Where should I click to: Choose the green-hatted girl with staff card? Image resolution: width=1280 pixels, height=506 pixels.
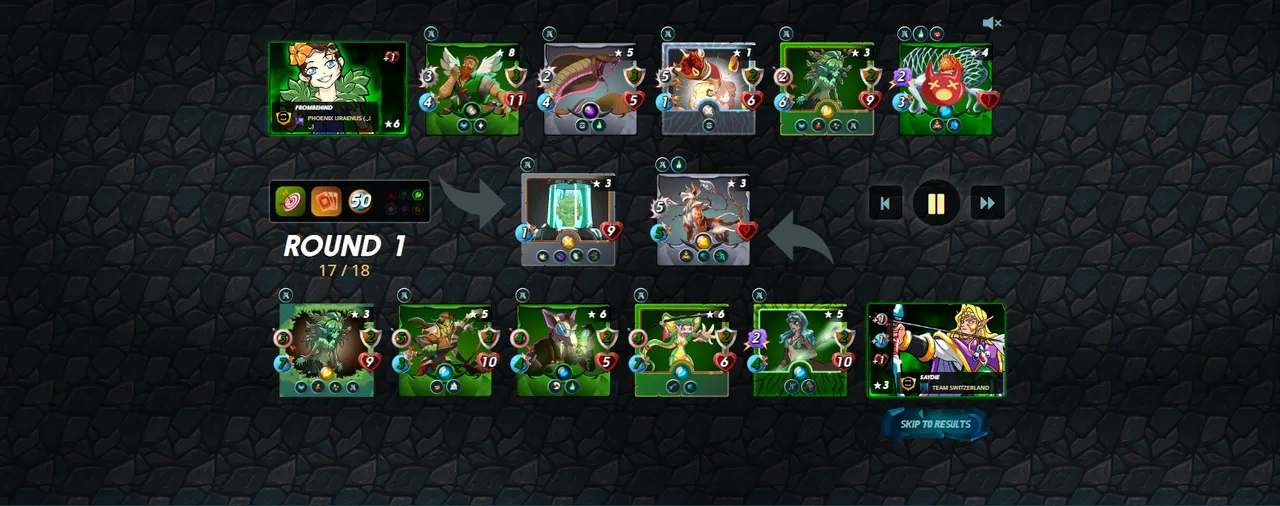pyautogui.click(x=681, y=350)
